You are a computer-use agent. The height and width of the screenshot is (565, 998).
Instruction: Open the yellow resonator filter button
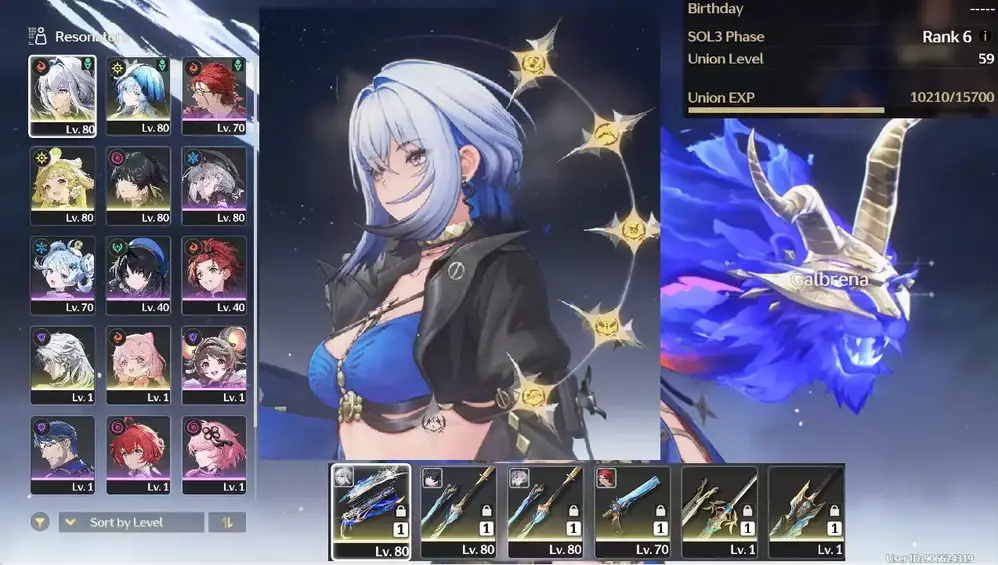40,522
